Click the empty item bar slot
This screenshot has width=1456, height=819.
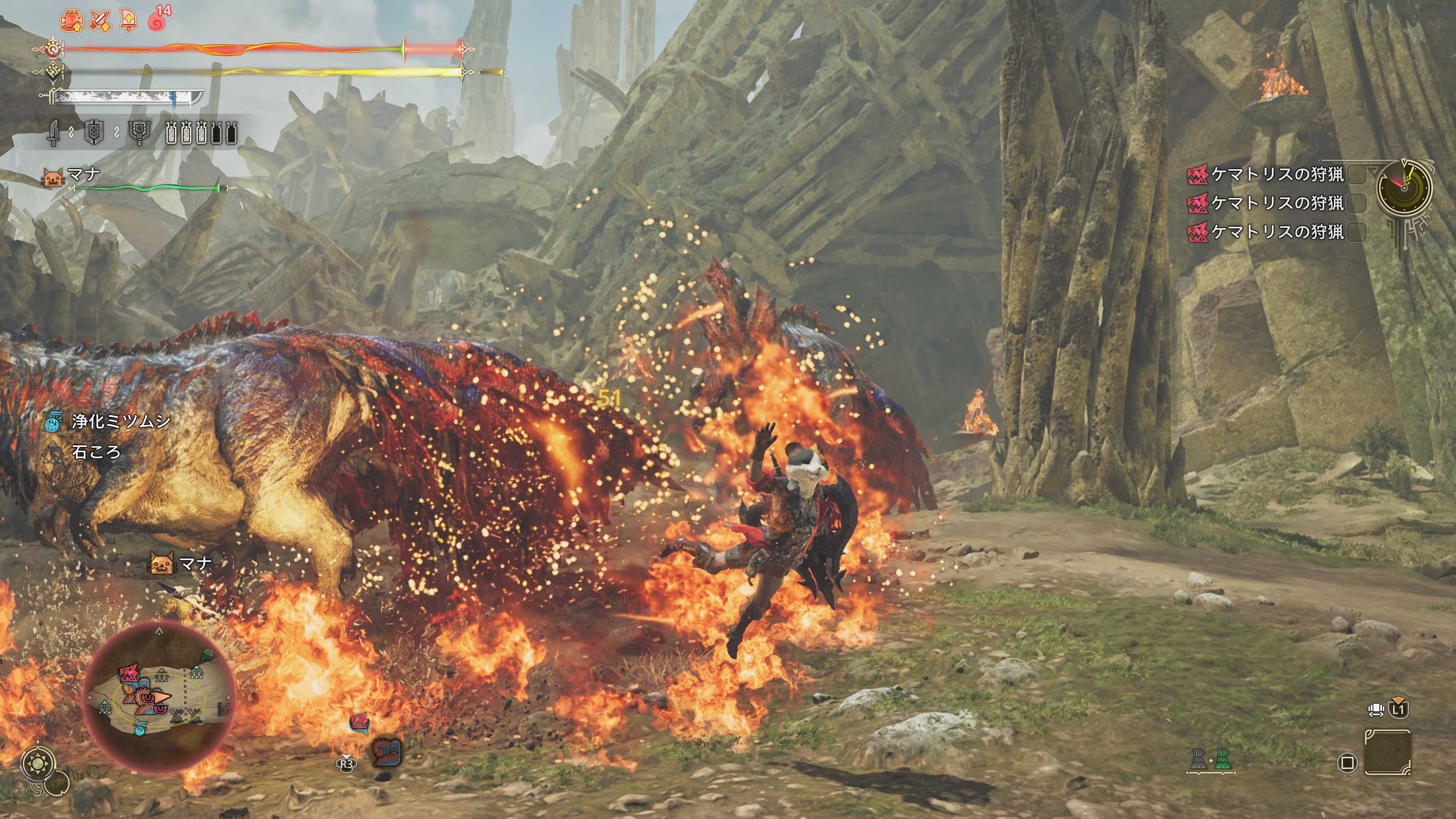click(x=1388, y=752)
